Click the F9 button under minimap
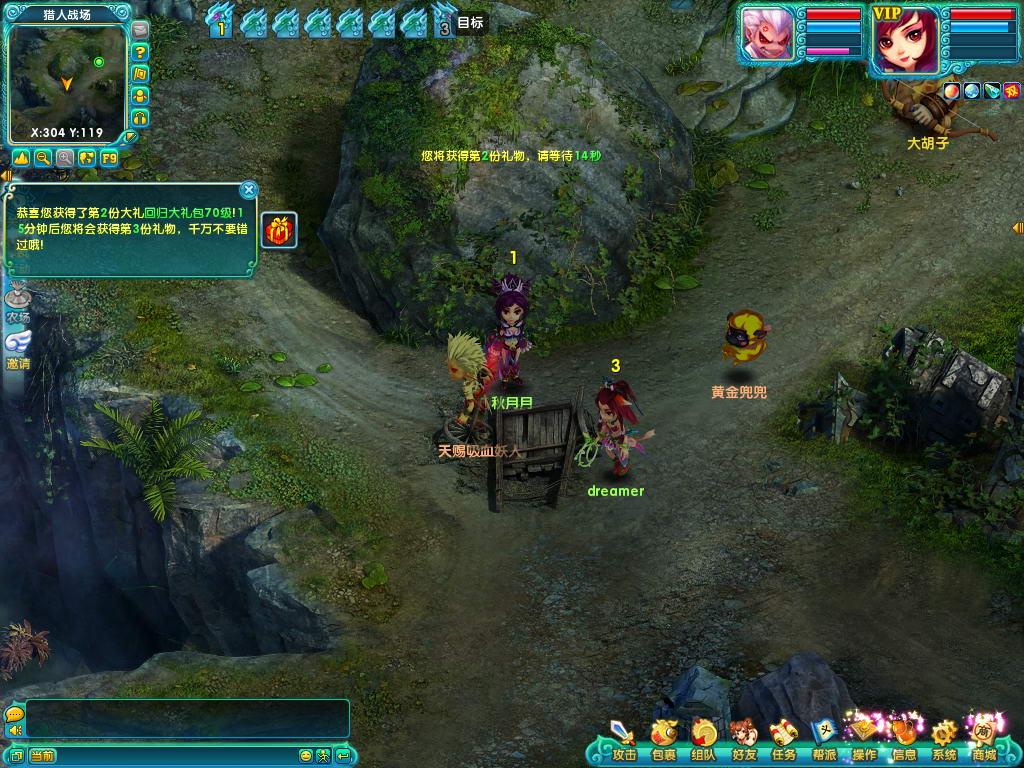This screenshot has width=1024, height=768. (109, 158)
